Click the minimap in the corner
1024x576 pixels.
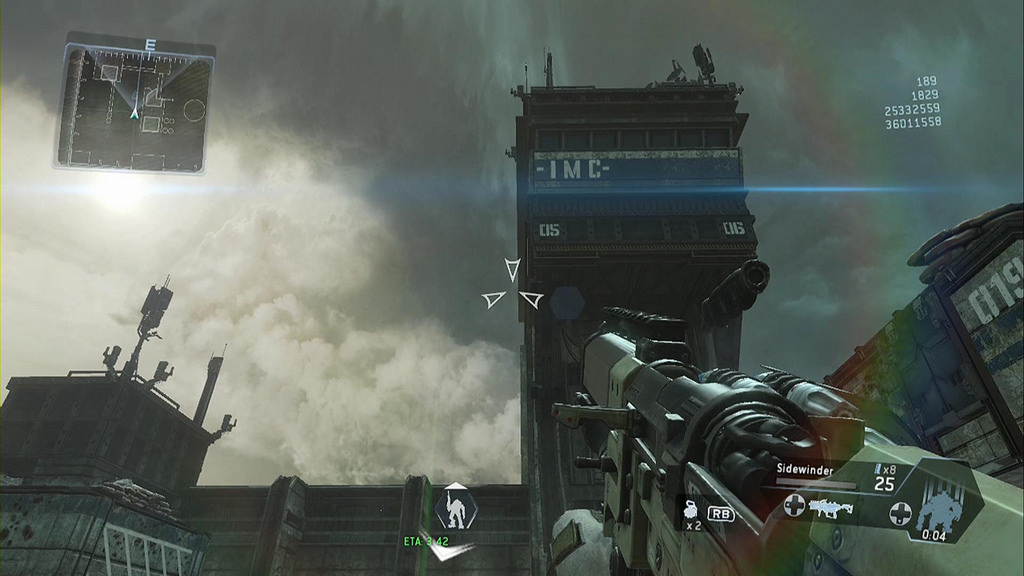134,103
